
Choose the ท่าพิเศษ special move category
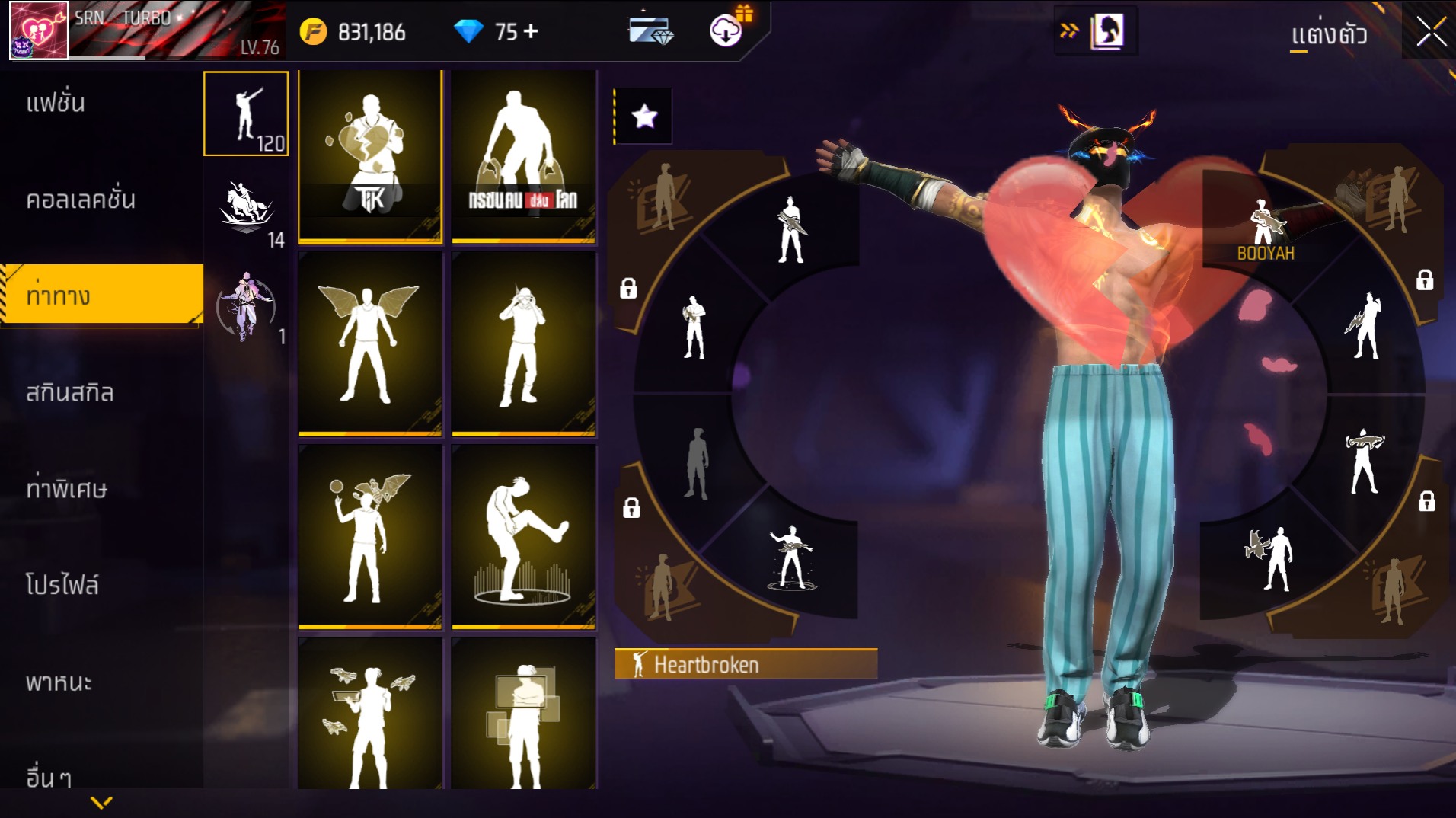coord(66,489)
